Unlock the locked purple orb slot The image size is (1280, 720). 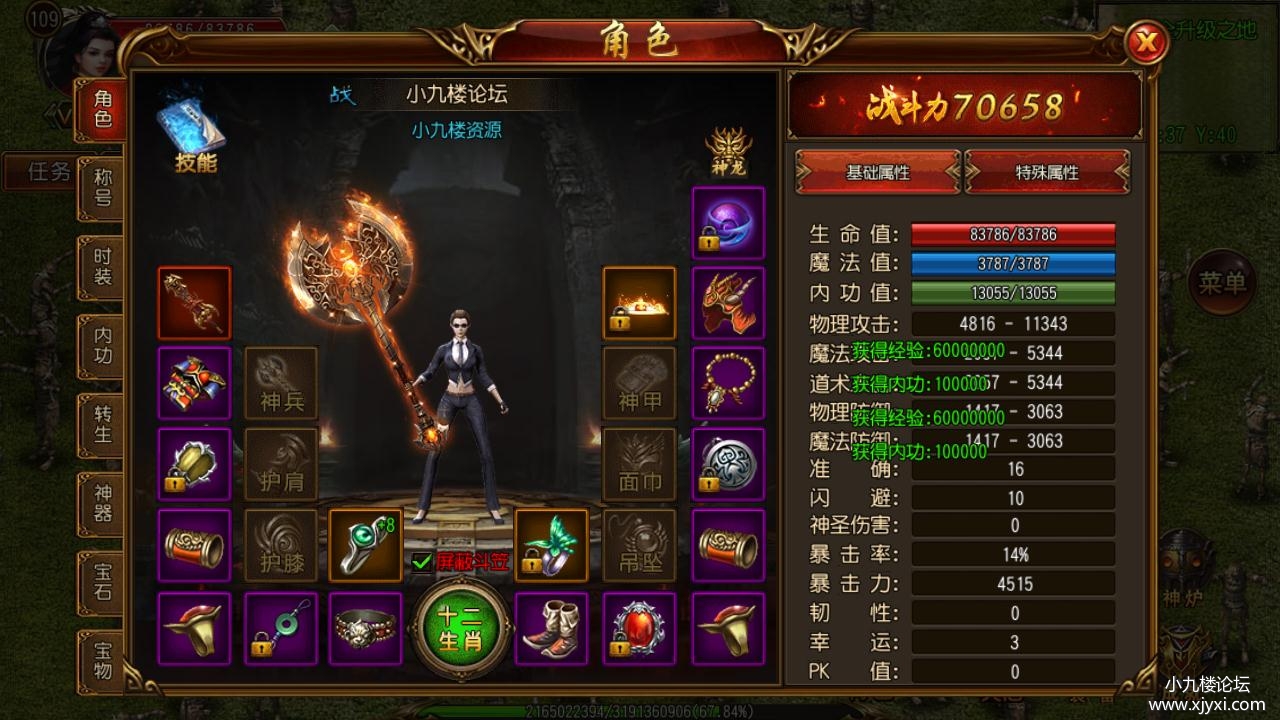point(728,222)
